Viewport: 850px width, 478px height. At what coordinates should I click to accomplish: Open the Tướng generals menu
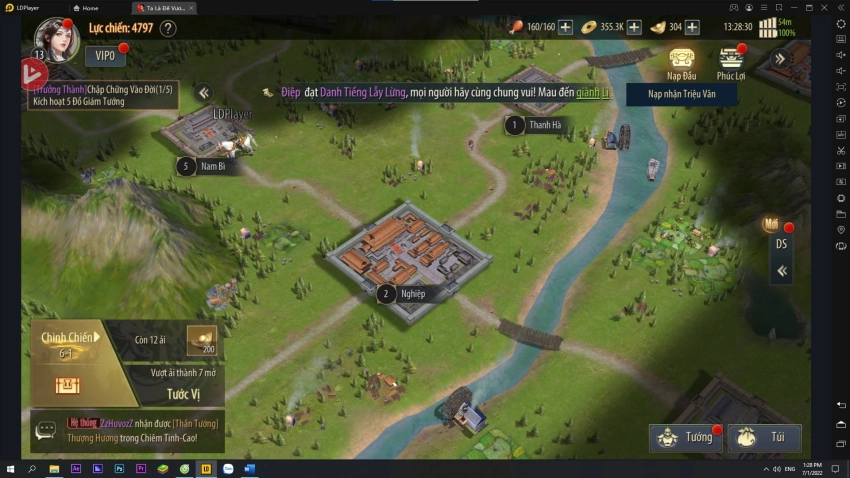pyautogui.click(x=686, y=437)
